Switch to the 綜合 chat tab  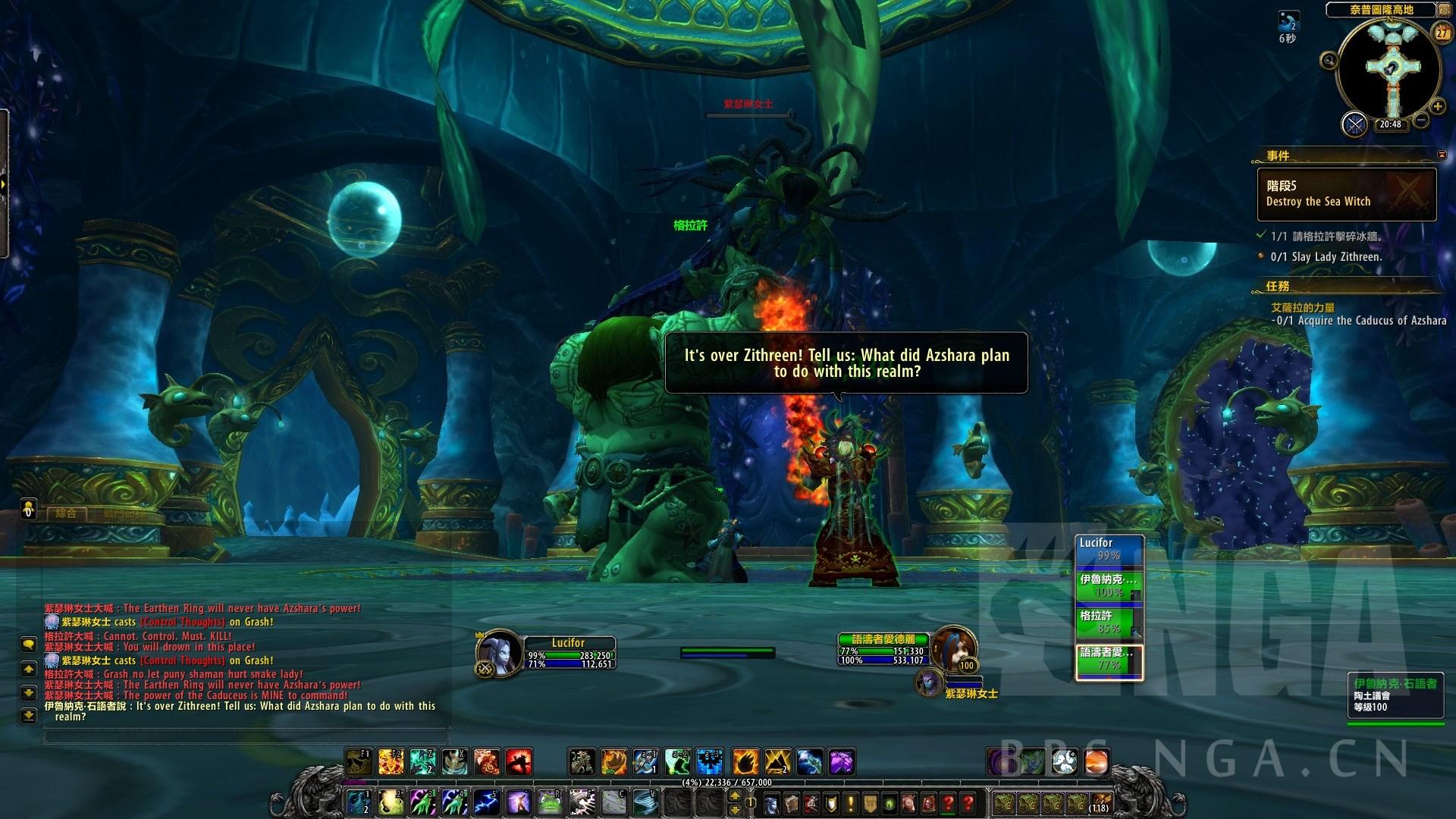[66, 513]
